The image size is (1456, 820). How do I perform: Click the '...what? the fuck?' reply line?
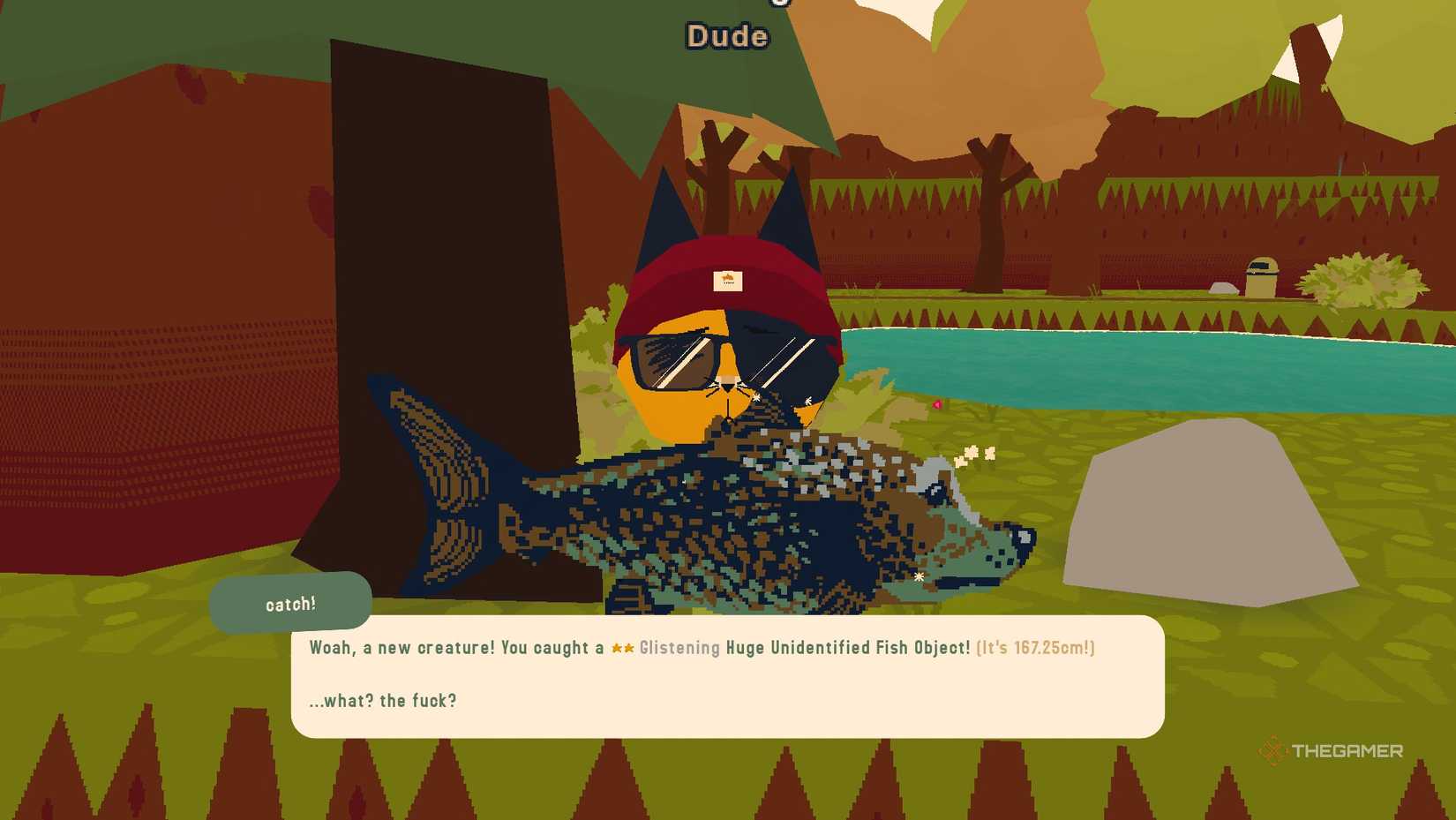(x=381, y=700)
